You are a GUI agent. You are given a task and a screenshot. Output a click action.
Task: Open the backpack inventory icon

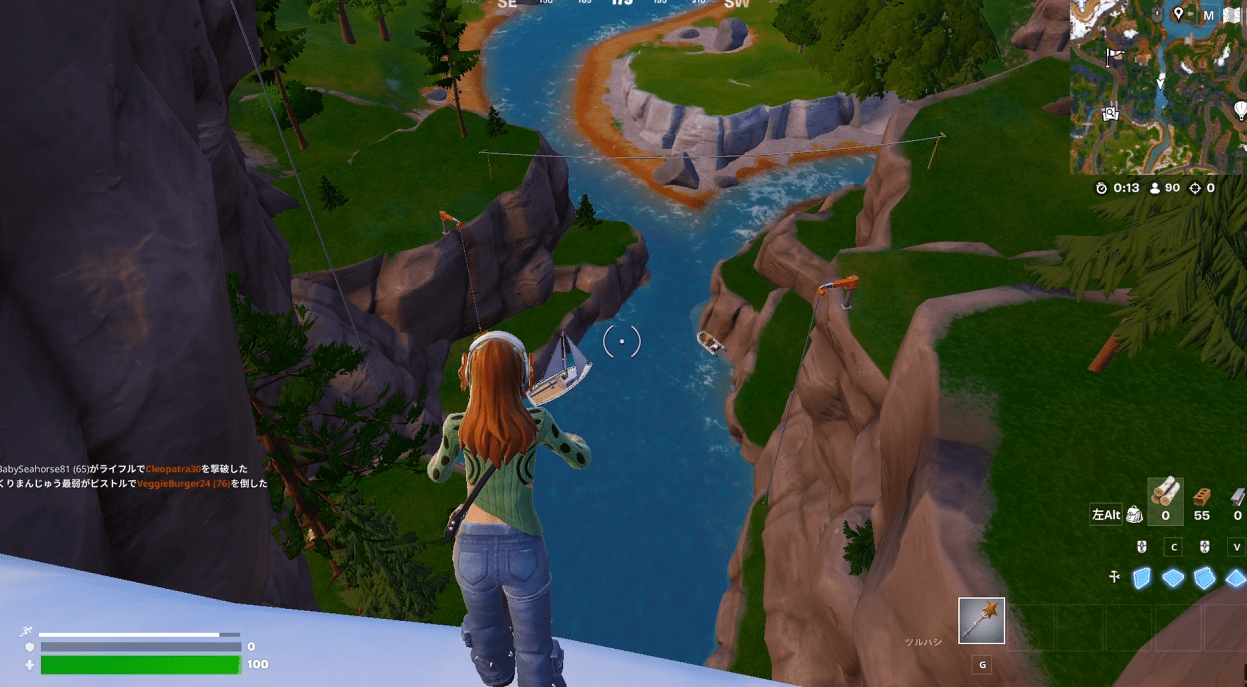pyautogui.click(x=1134, y=515)
